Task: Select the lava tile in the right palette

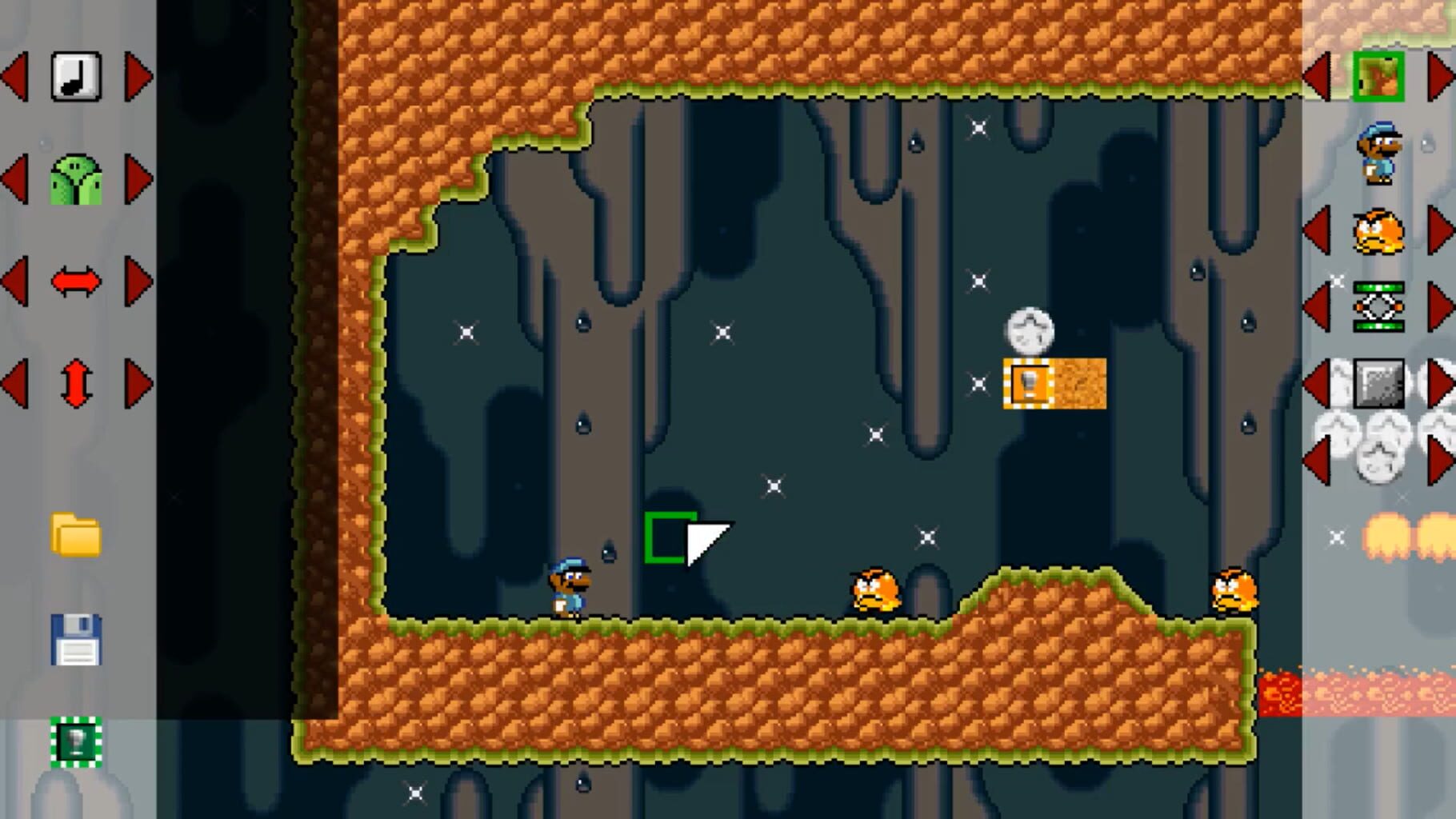Action: pyautogui.click(x=1383, y=696)
